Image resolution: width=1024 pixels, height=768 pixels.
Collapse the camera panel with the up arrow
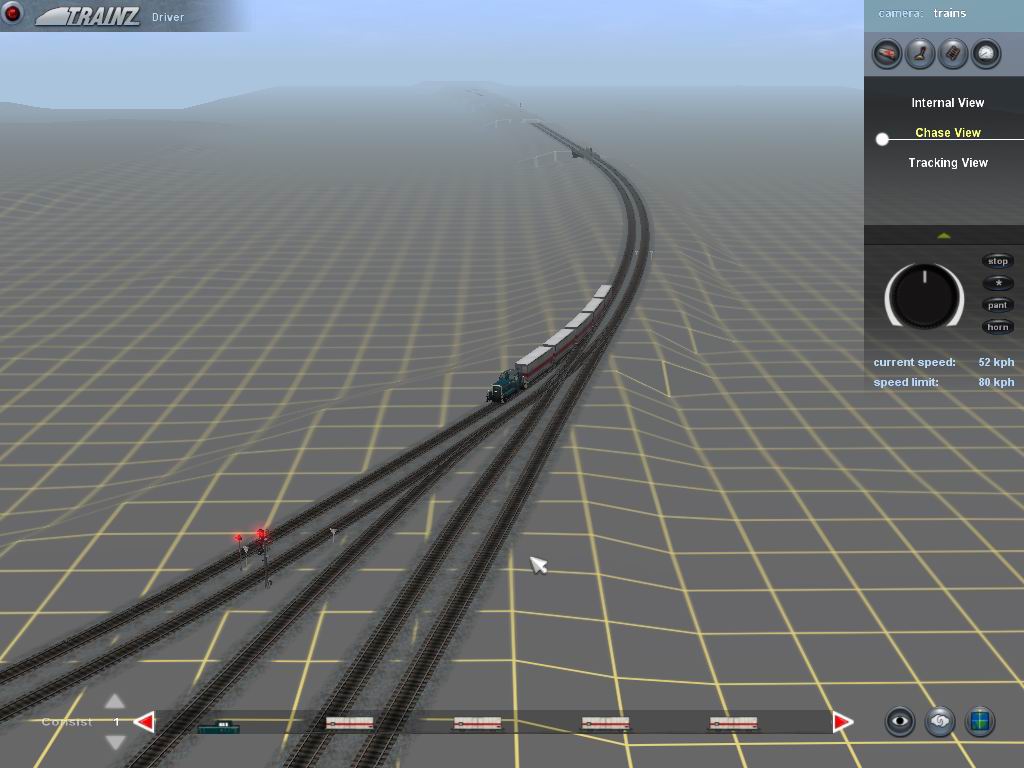click(x=943, y=236)
